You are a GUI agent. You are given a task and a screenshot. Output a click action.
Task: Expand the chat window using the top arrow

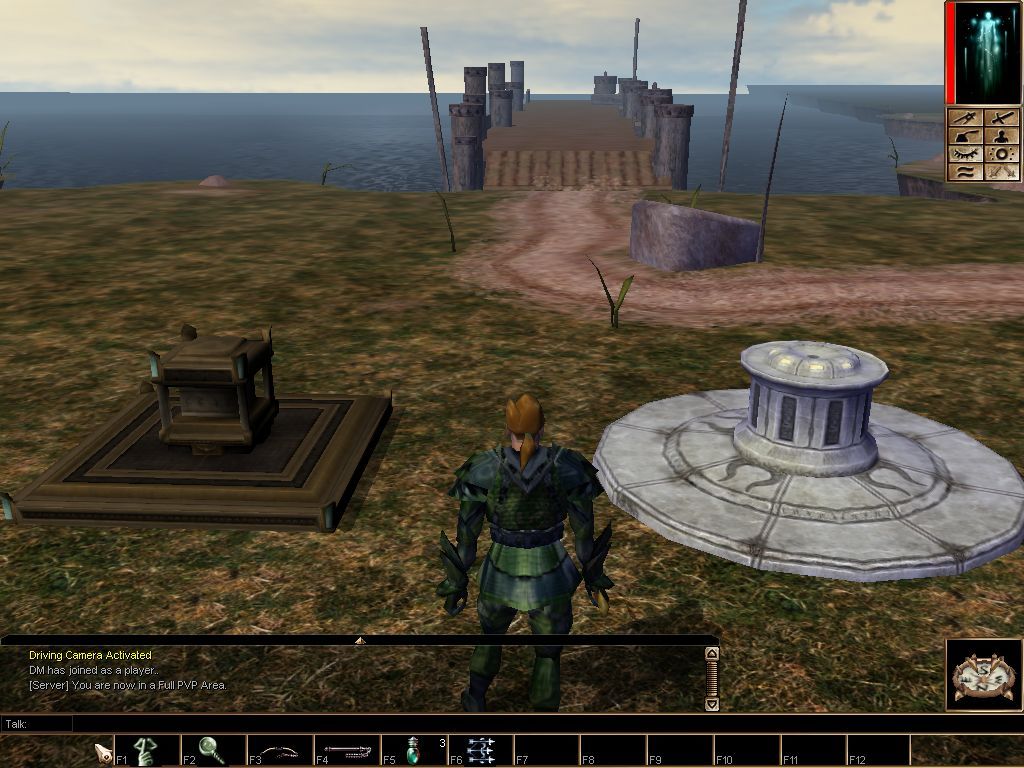[x=360, y=640]
